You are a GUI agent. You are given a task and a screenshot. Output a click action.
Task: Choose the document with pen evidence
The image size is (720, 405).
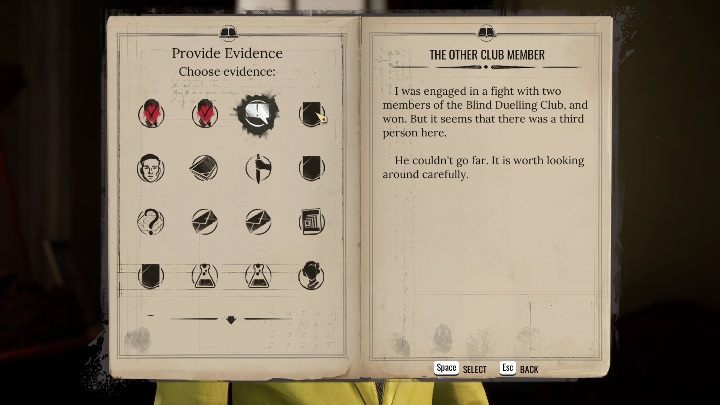pyautogui.click(x=312, y=115)
